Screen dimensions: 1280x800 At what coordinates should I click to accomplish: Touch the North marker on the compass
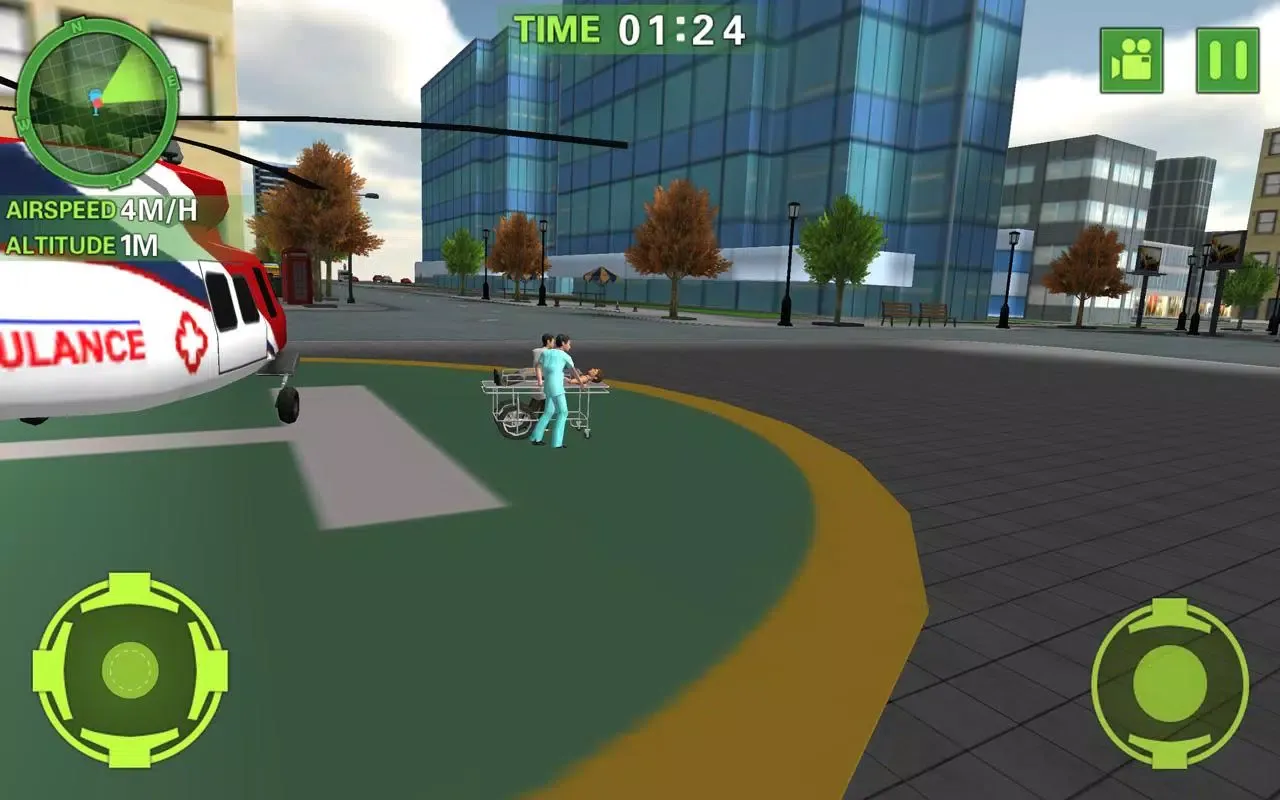click(75, 25)
